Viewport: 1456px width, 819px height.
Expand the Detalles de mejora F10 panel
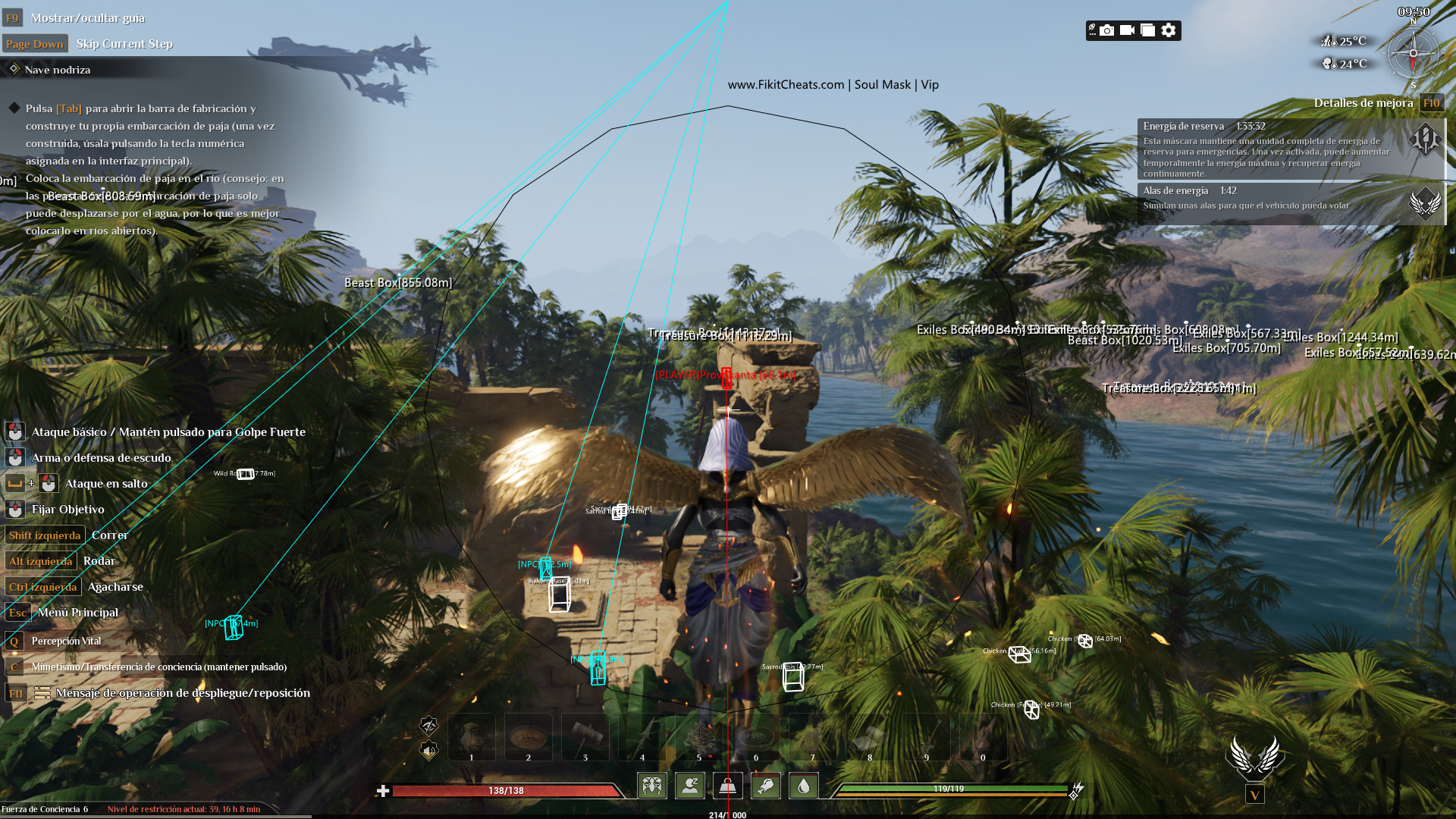pyautogui.click(x=1432, y=103)
